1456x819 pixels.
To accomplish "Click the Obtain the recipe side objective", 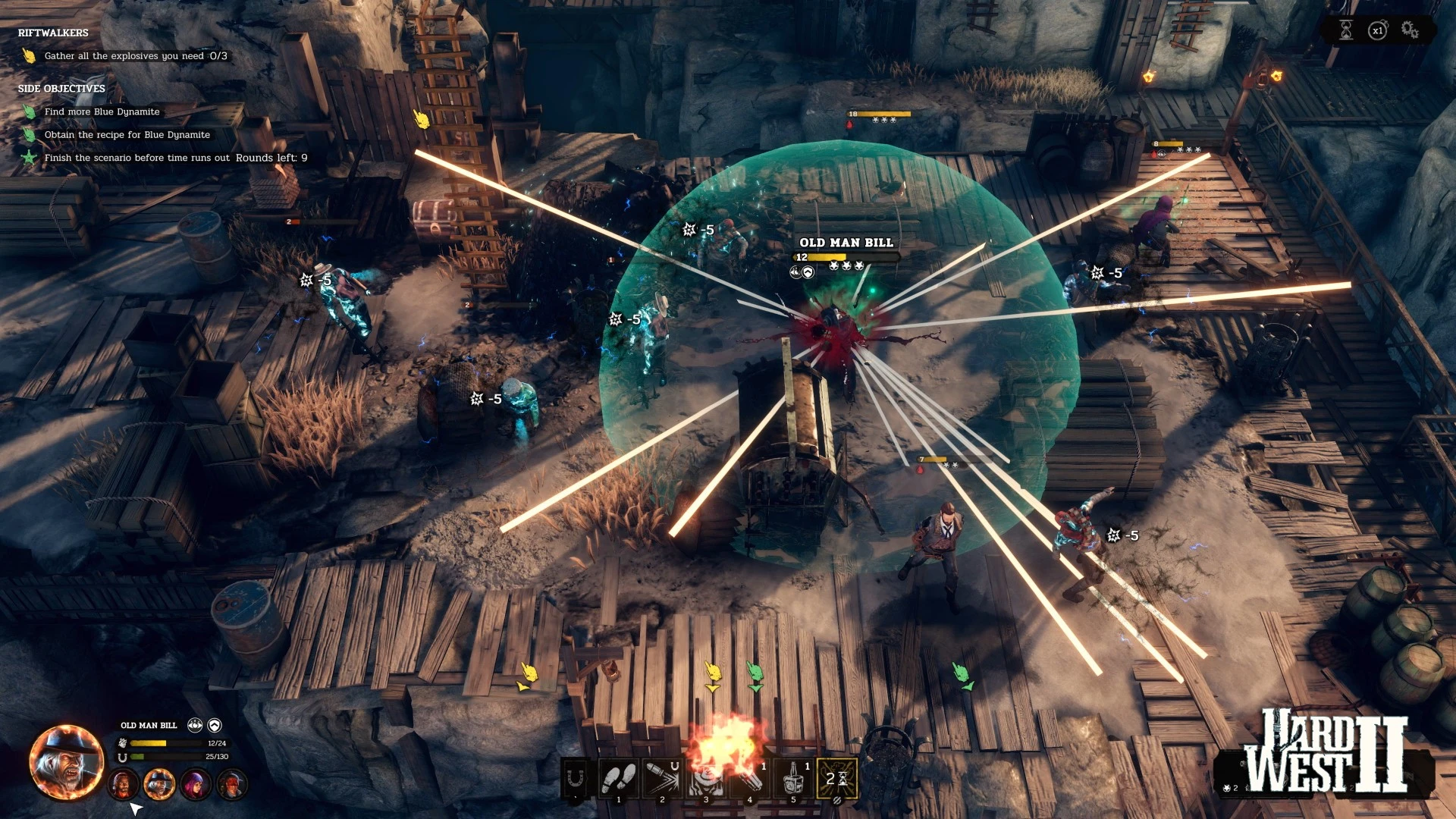I will [127, 135].
